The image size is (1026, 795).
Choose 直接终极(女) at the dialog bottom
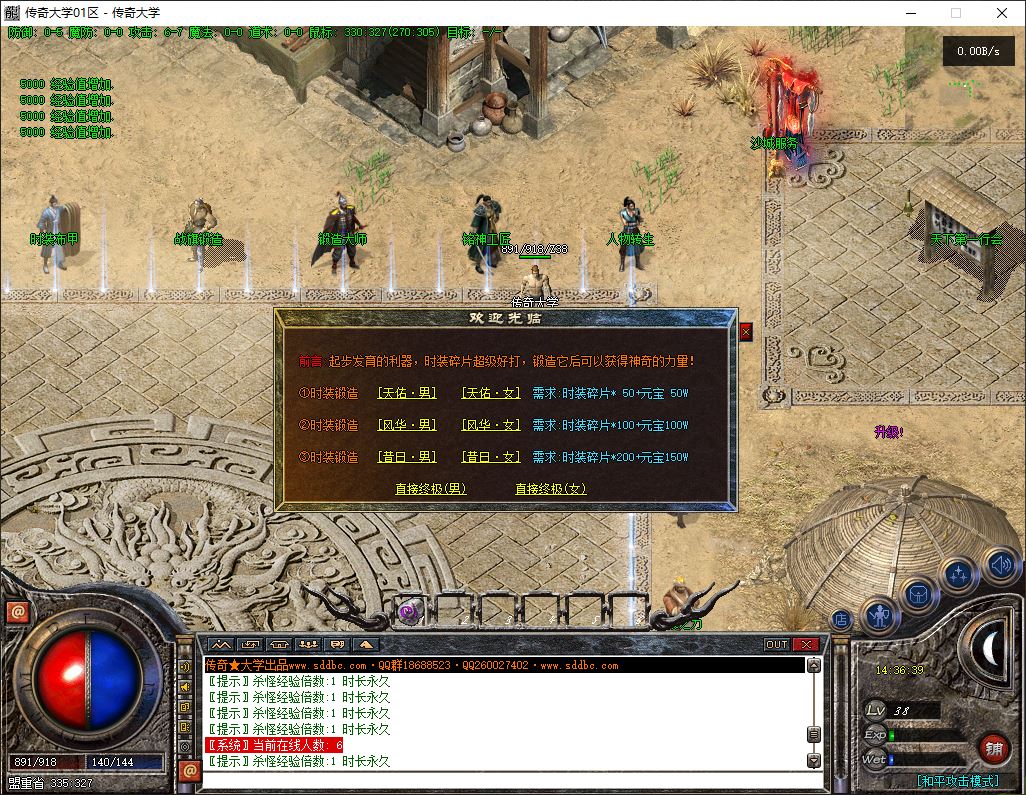[550, 490]
